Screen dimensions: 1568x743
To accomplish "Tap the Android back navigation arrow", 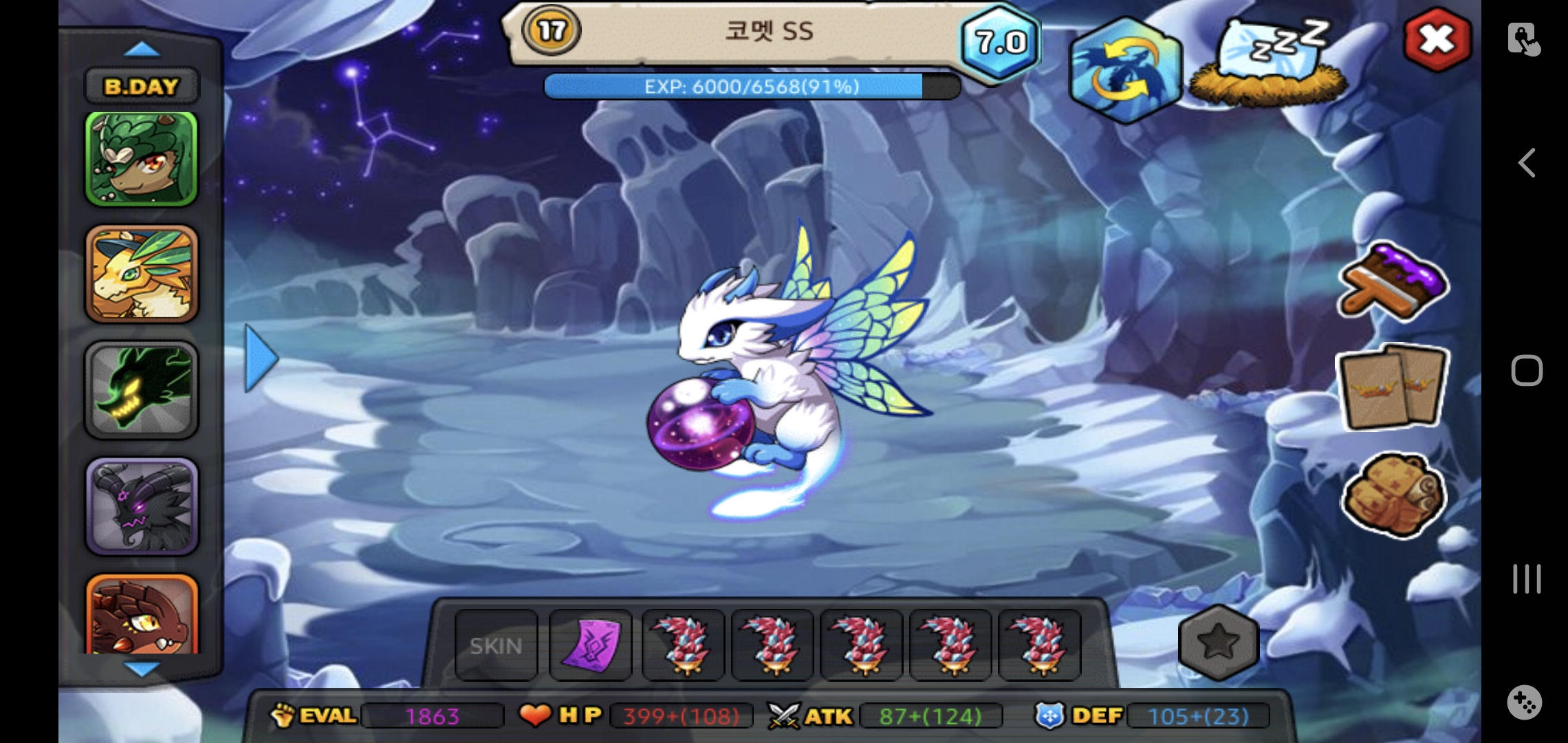I will (1526, 163).
